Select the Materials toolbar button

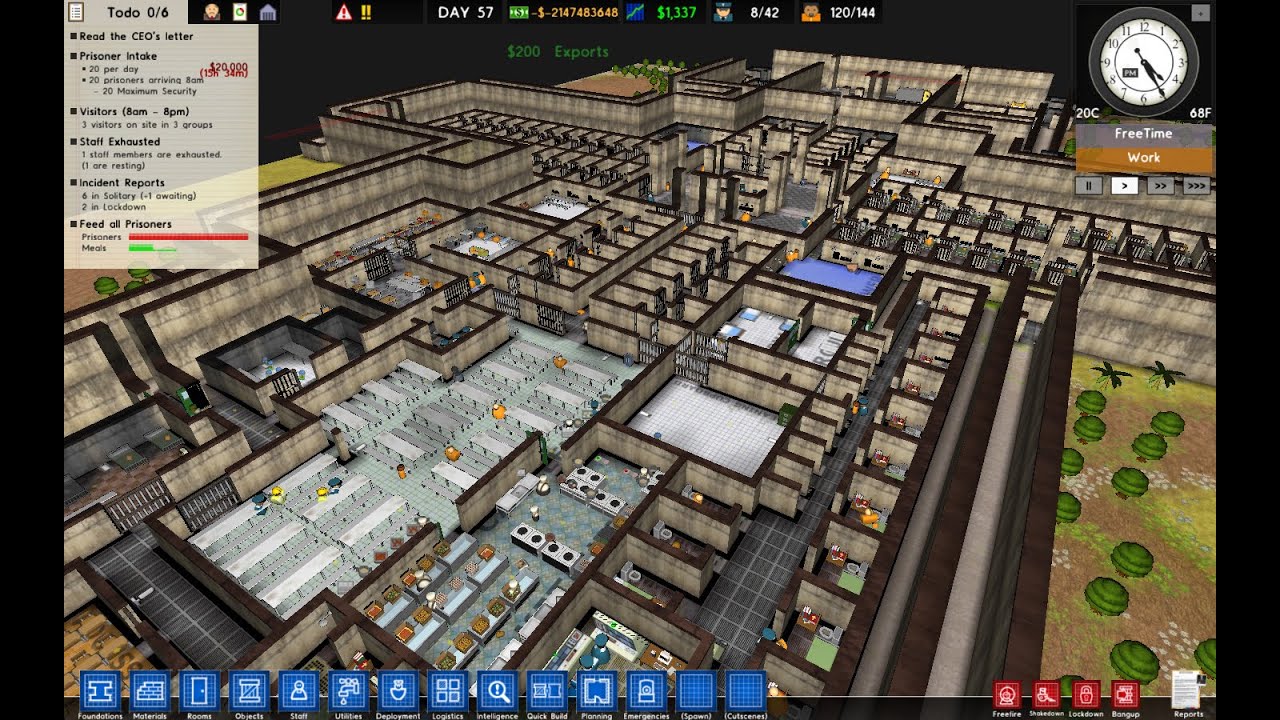coord(150,691)
